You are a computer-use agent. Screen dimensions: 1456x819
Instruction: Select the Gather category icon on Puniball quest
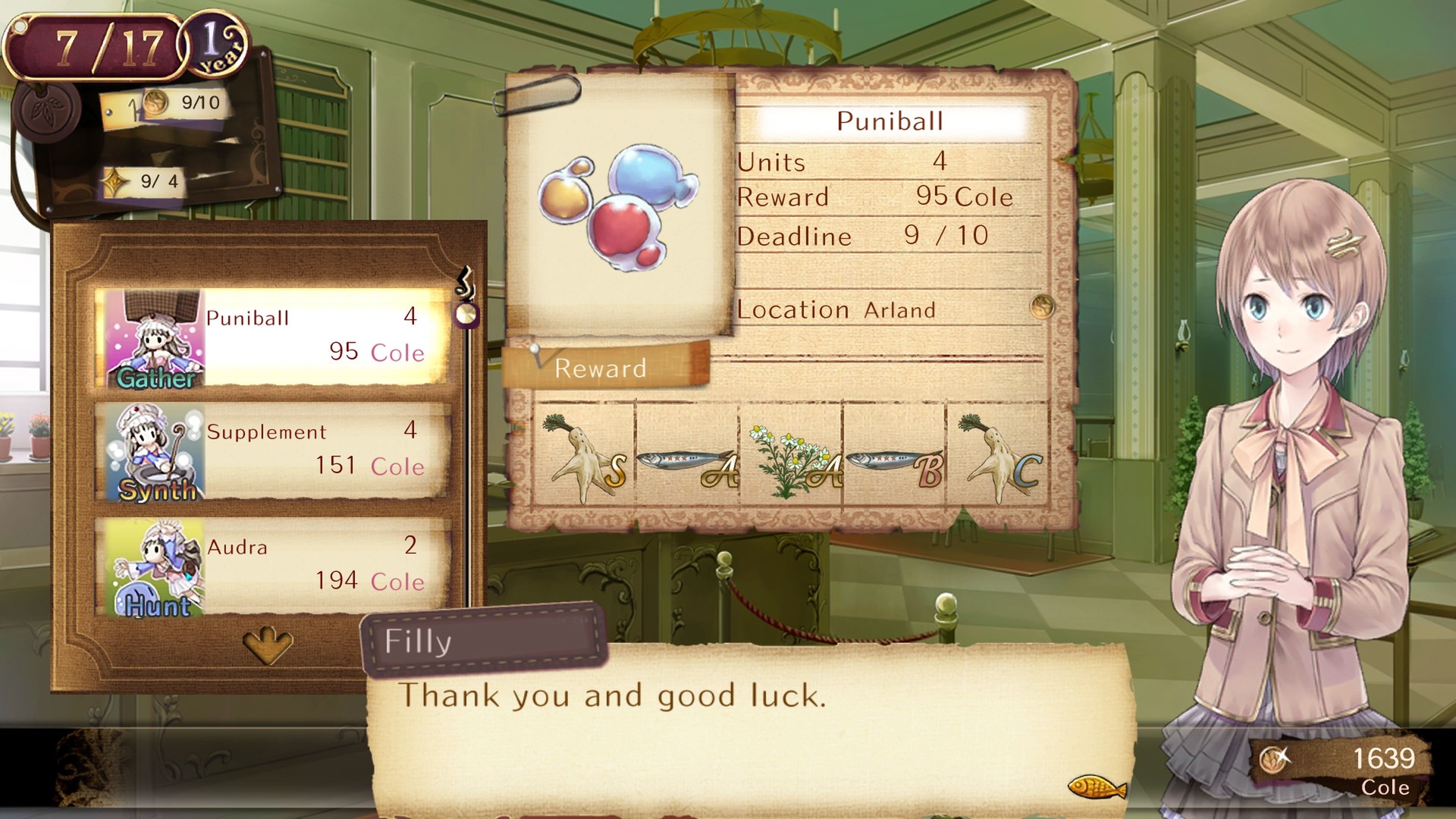(154, 336)
